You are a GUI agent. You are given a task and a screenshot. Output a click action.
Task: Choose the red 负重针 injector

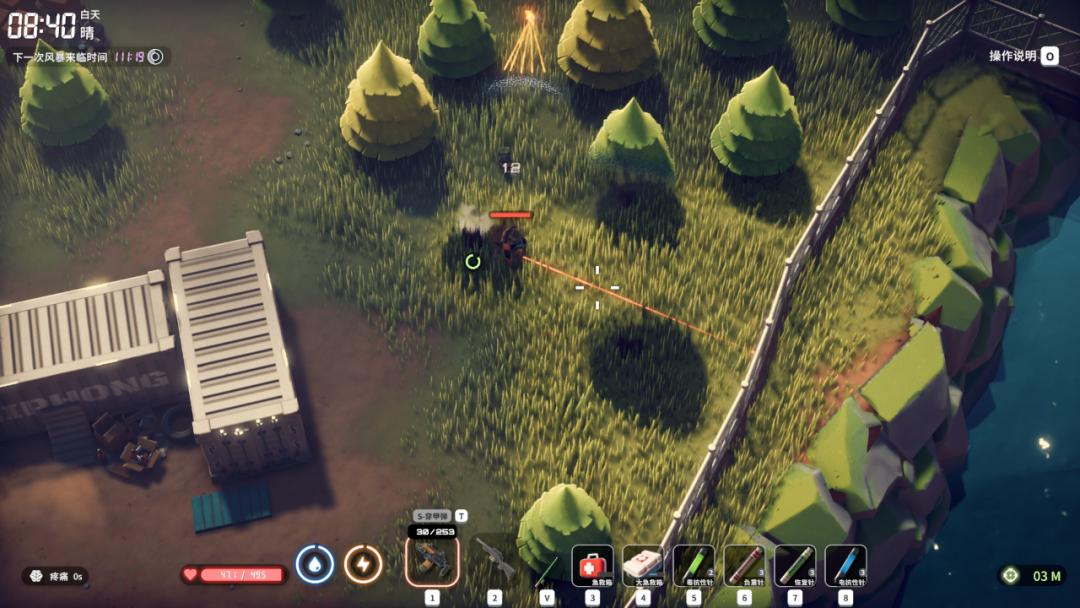(744, 565)
